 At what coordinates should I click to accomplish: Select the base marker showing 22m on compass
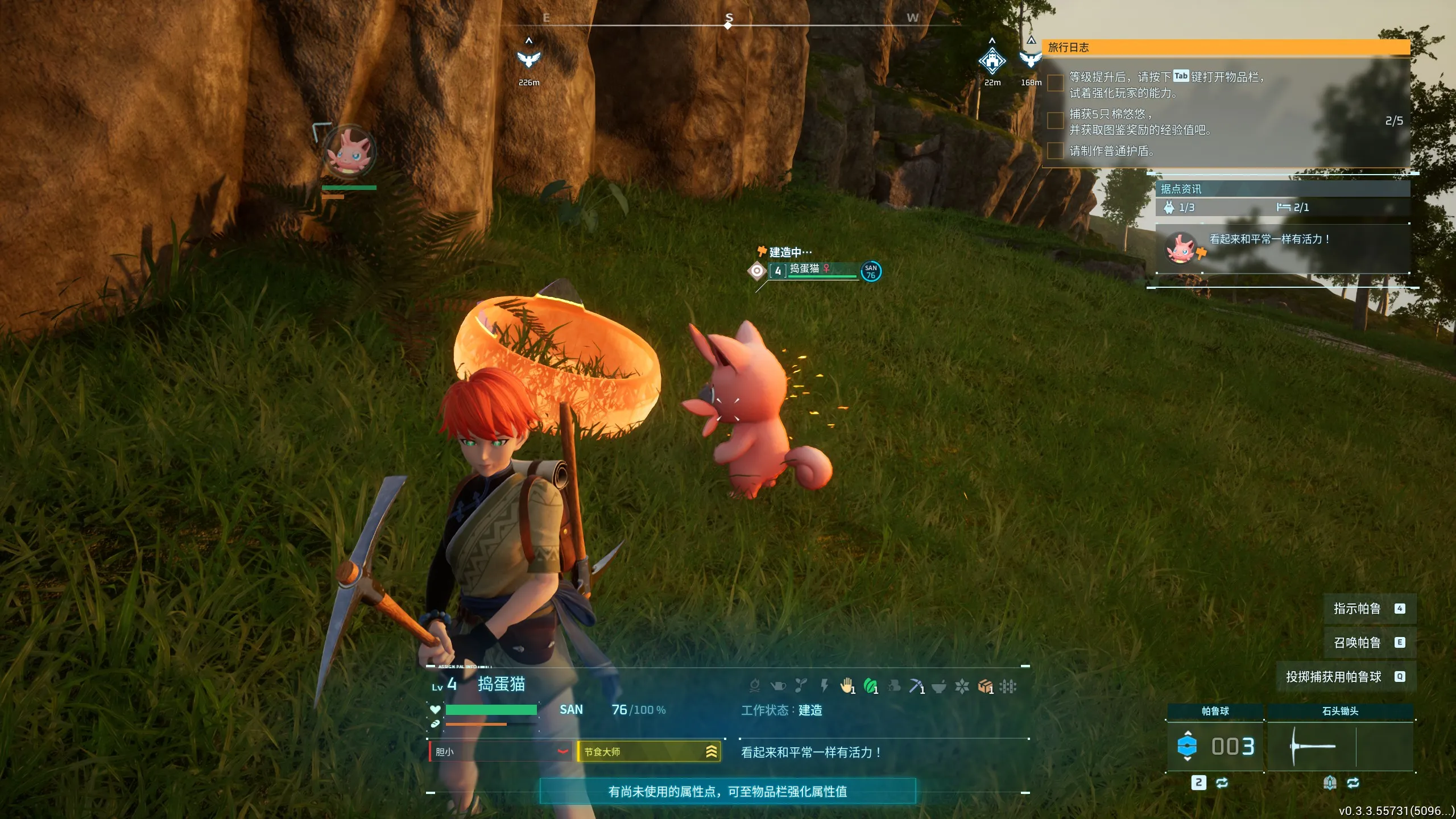point(992,61)
